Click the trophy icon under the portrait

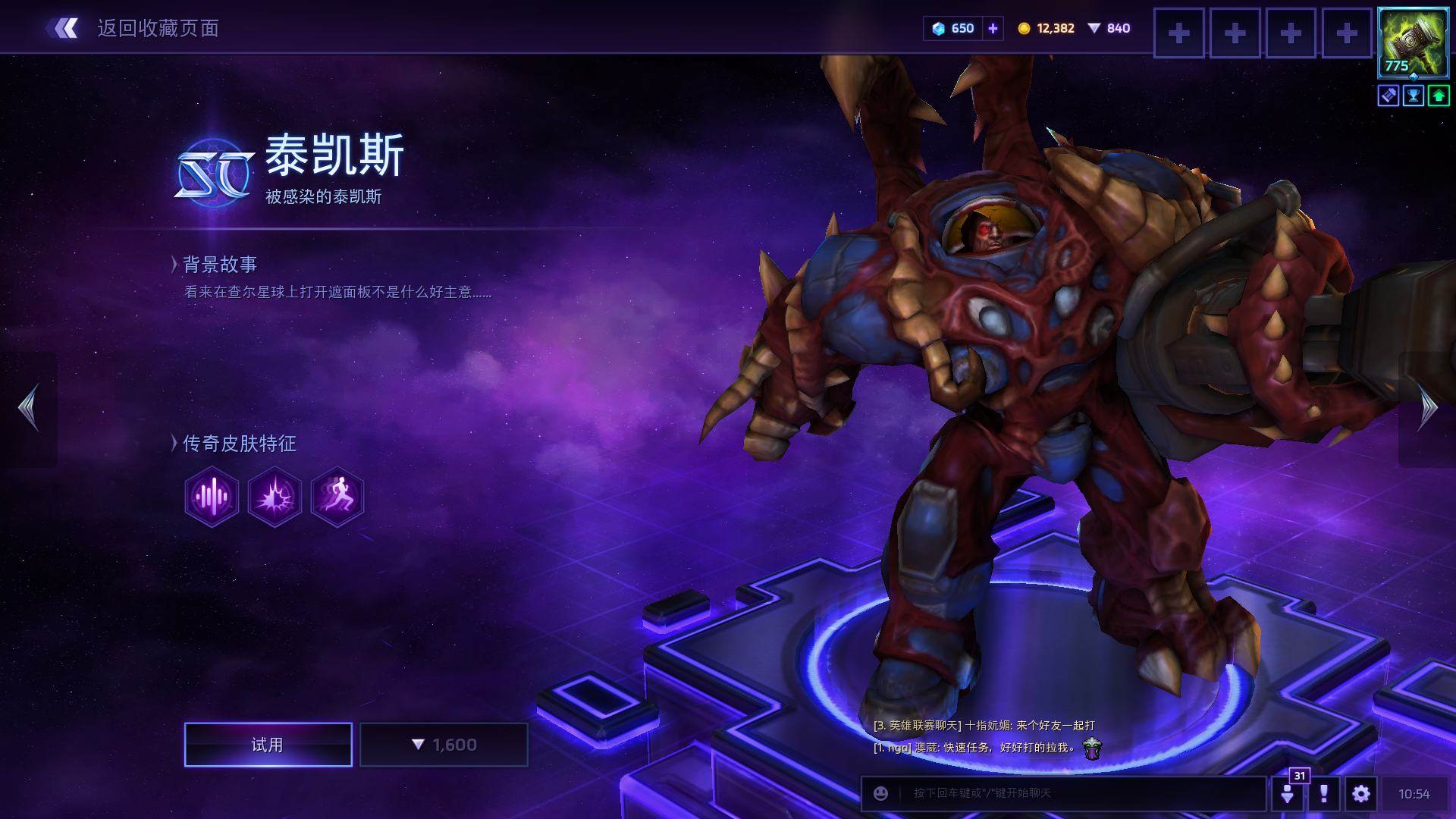(1414, 96)
